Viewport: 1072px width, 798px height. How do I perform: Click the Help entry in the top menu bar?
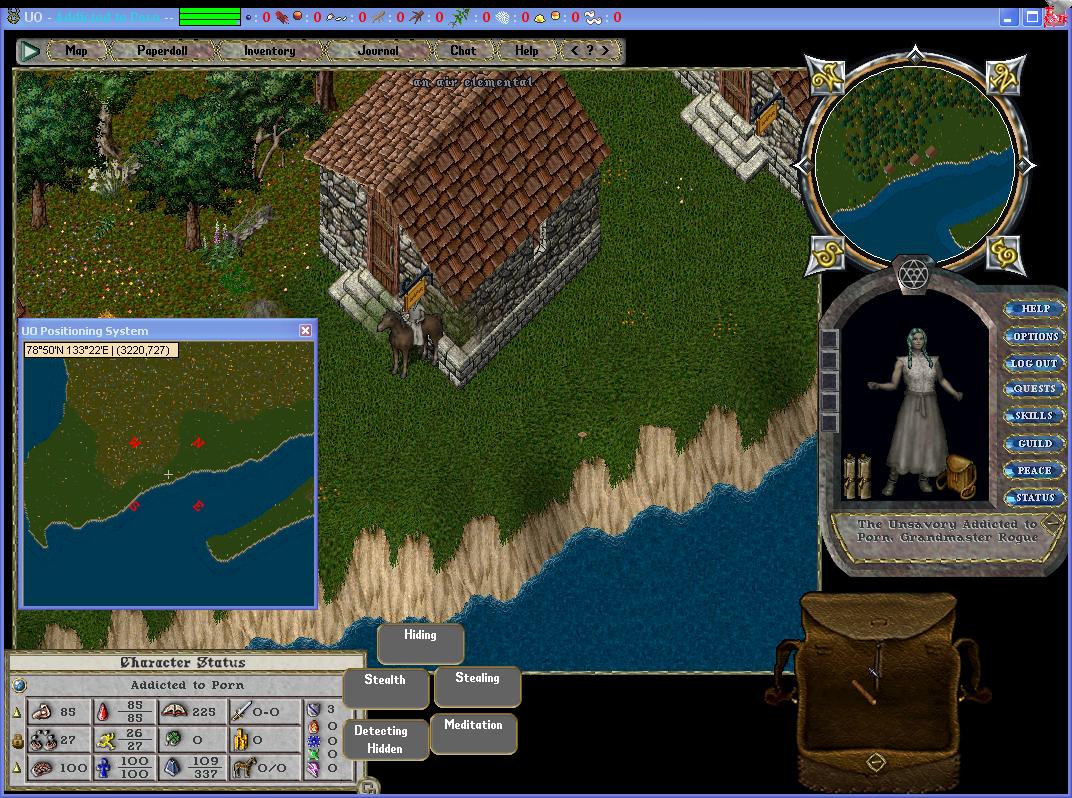(526, 50)
